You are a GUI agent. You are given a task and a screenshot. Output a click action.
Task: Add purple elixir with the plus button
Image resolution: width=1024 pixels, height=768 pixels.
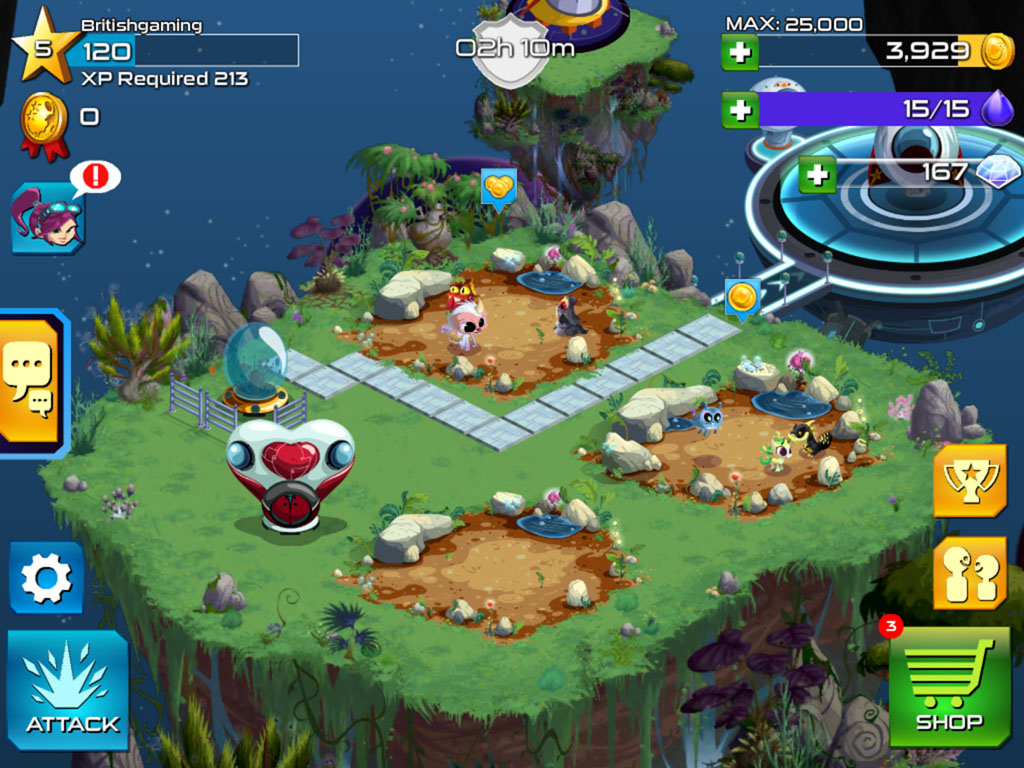740,110
